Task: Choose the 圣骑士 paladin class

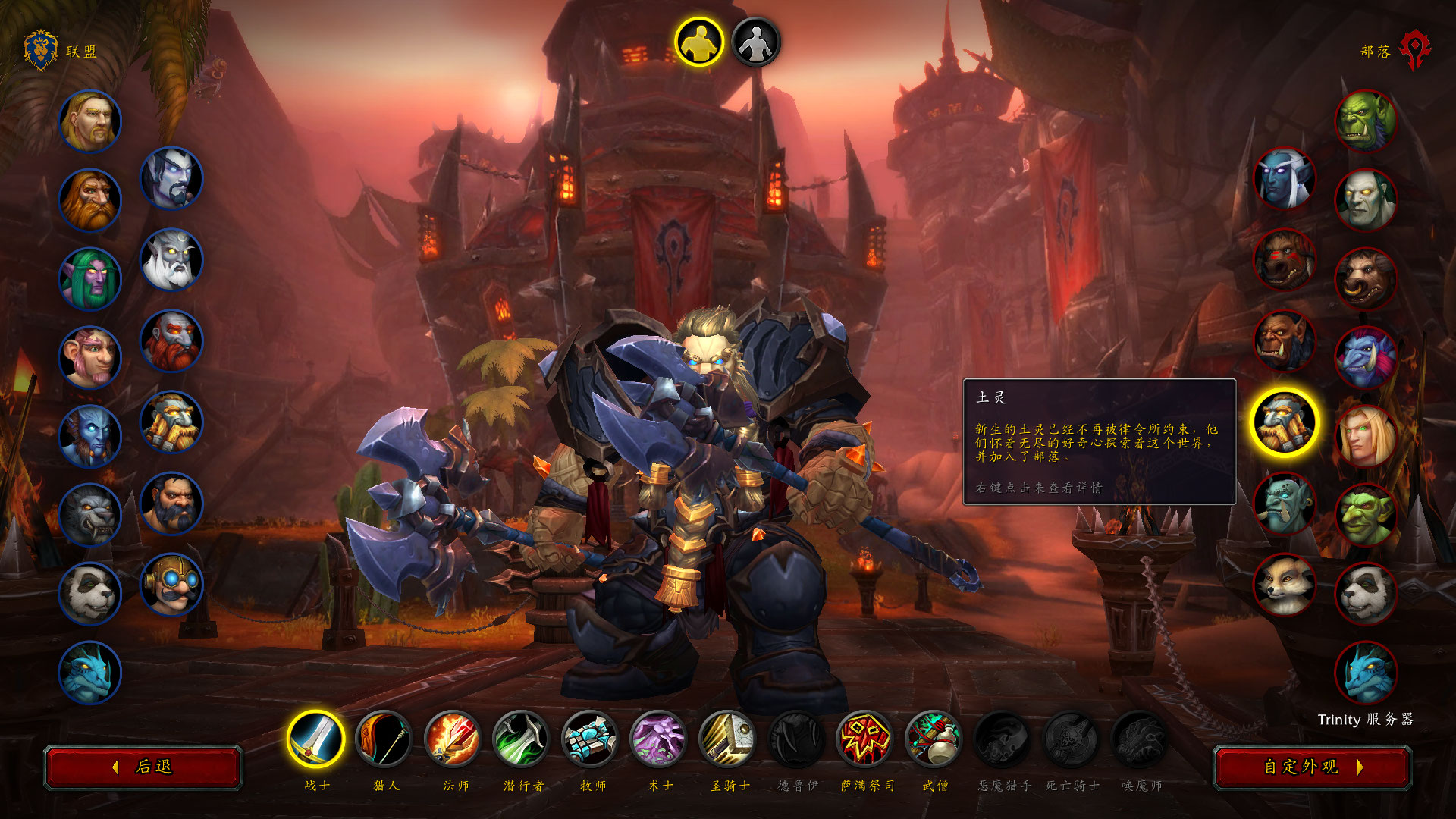Action: point(728,739)
